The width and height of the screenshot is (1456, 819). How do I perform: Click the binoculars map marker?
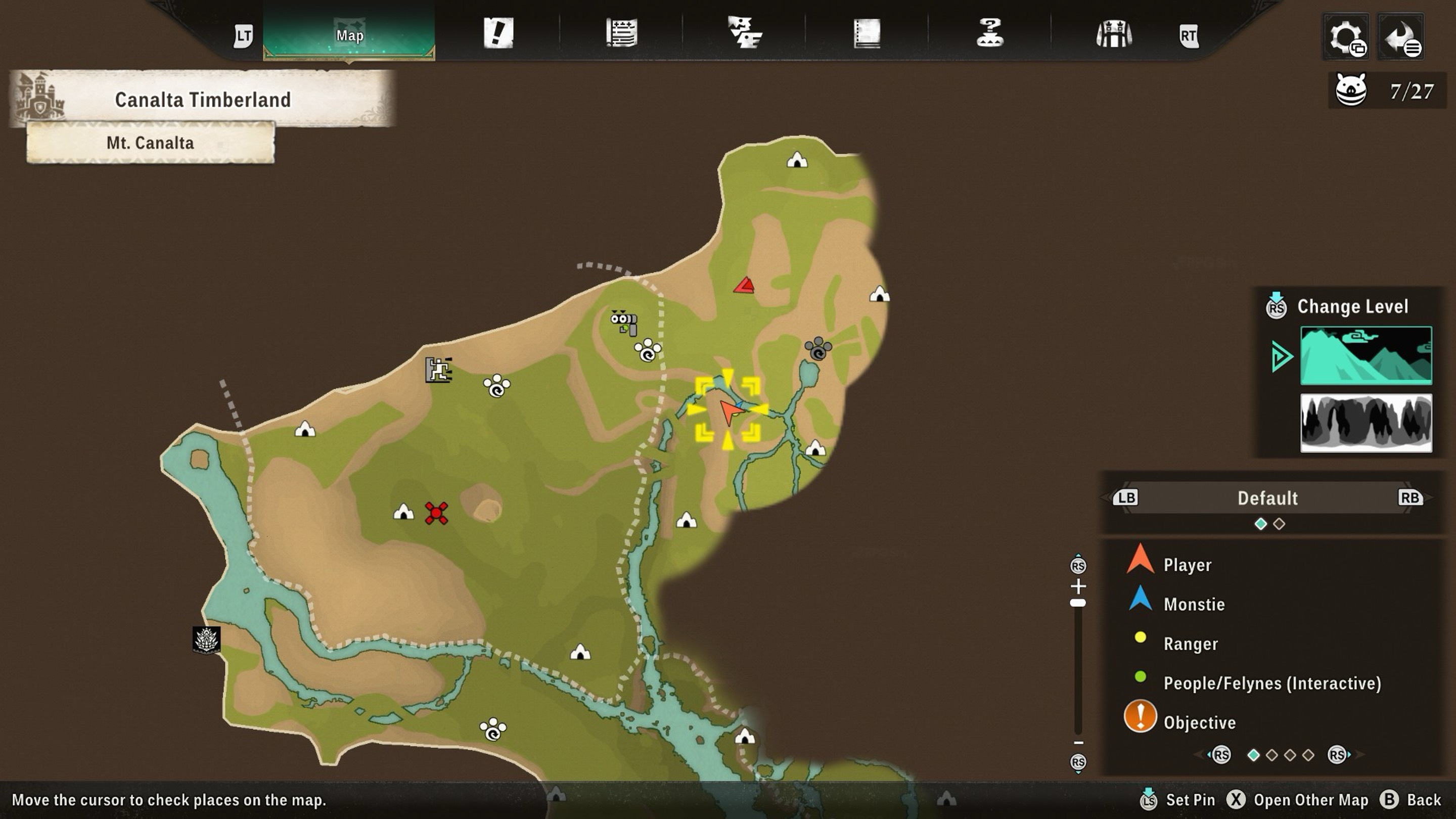tap(624, 322)
